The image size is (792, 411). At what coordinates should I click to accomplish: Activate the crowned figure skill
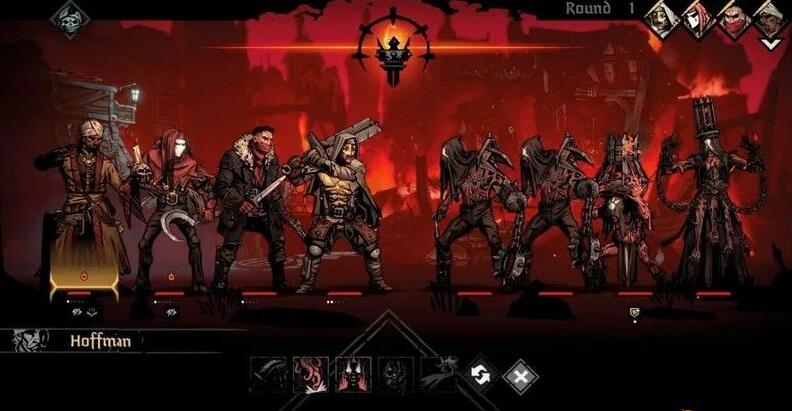point(353,374)
